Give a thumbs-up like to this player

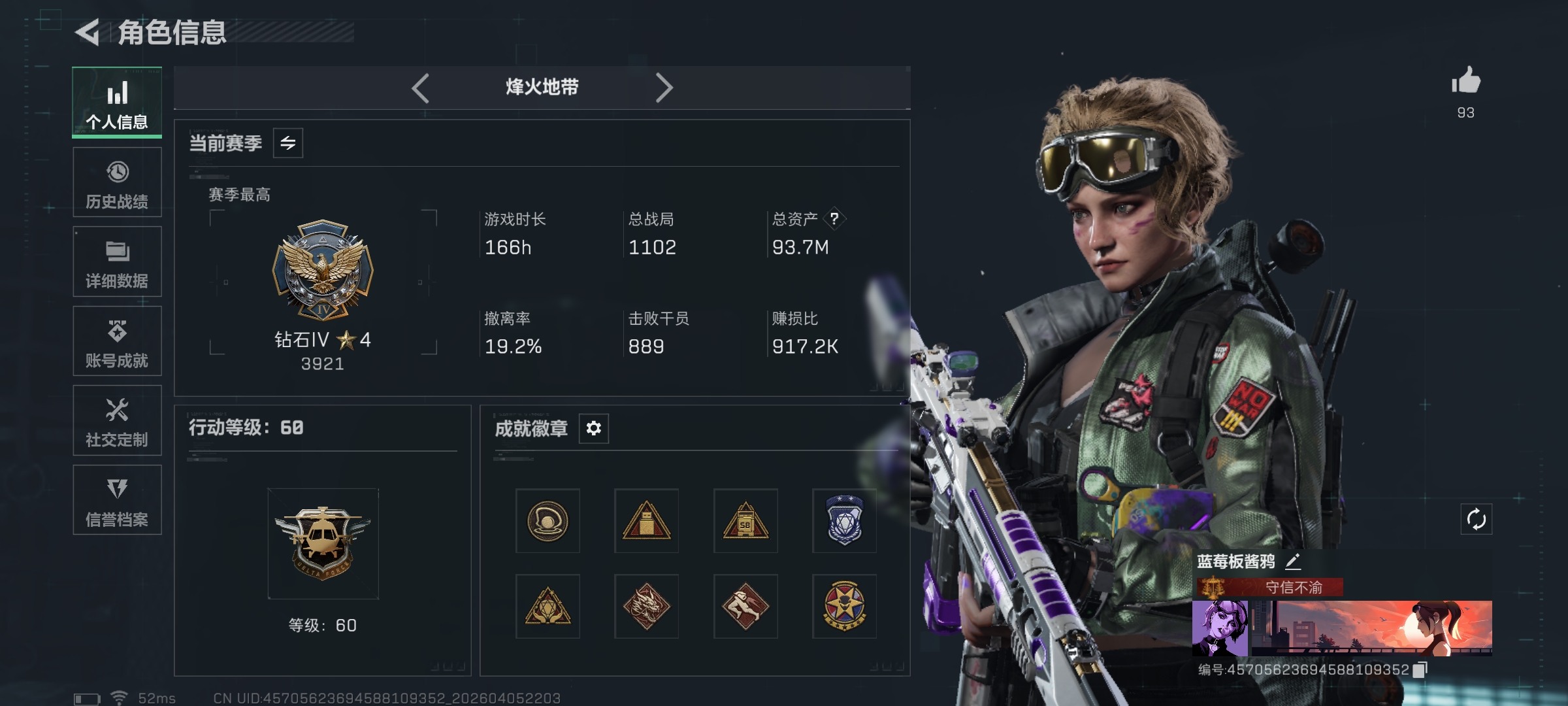point(1465,82)
